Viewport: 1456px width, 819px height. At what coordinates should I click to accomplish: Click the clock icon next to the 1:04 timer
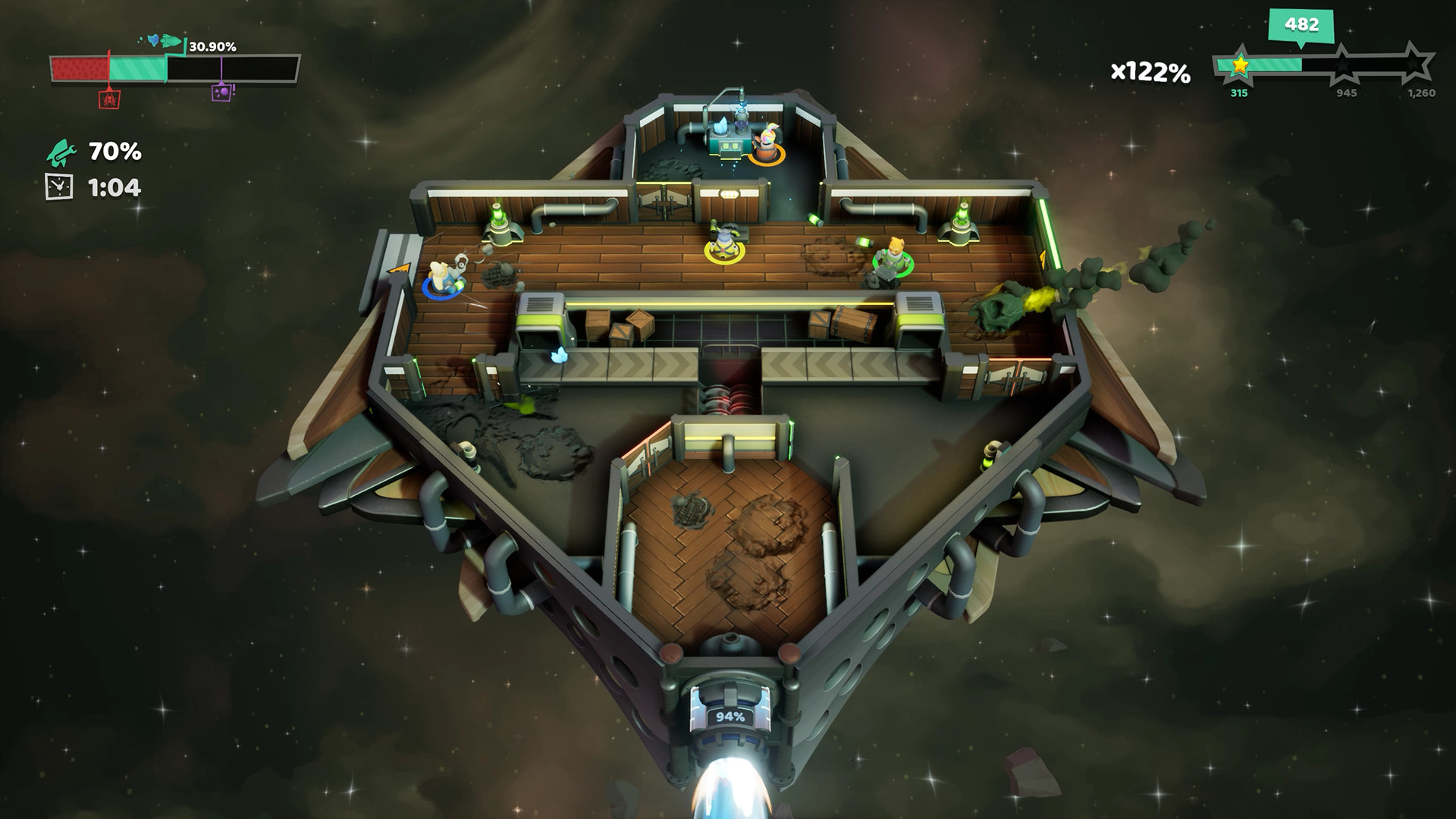[58, 186]
